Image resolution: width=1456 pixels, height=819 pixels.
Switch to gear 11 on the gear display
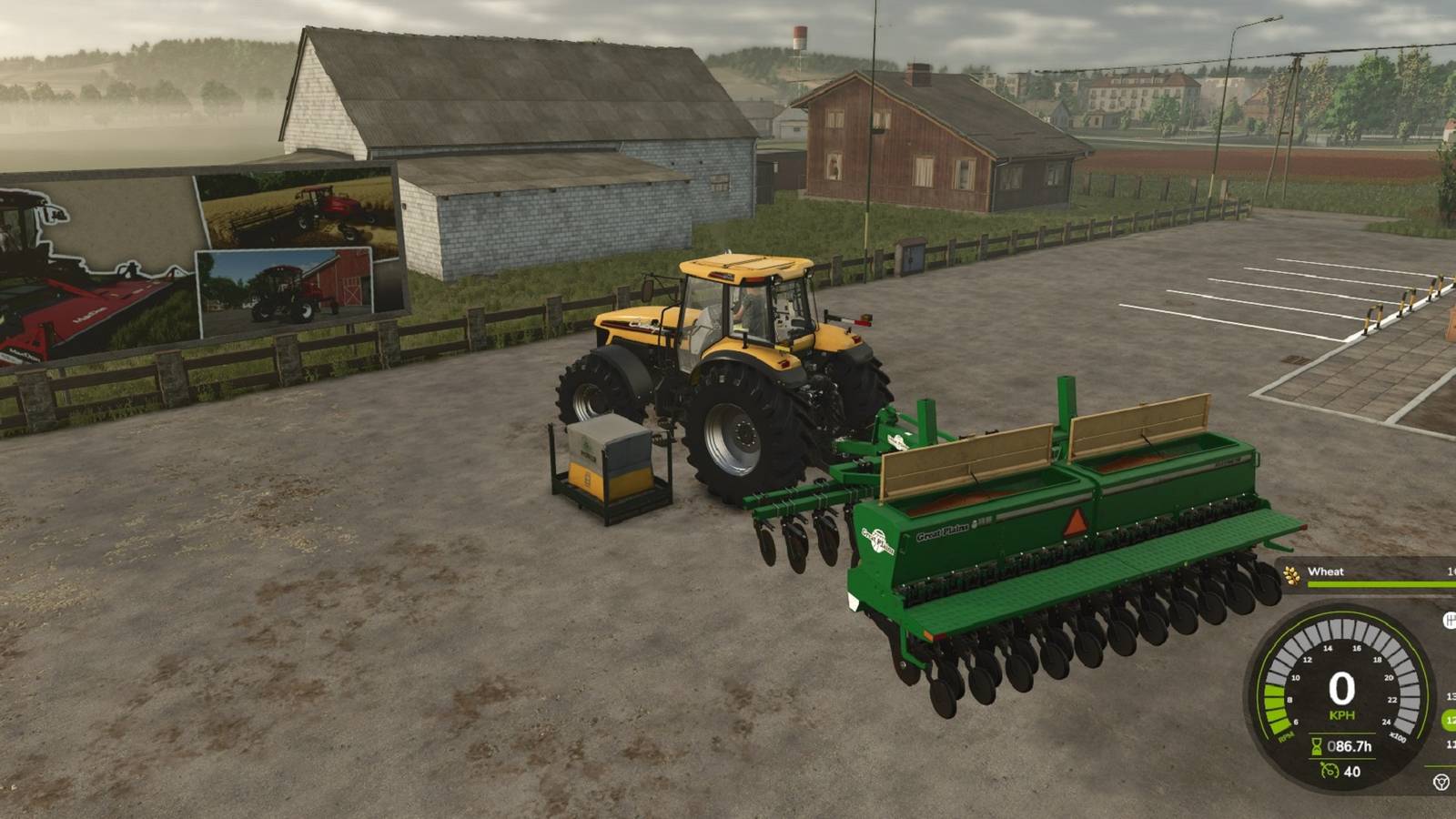(x=1450, y=744)
